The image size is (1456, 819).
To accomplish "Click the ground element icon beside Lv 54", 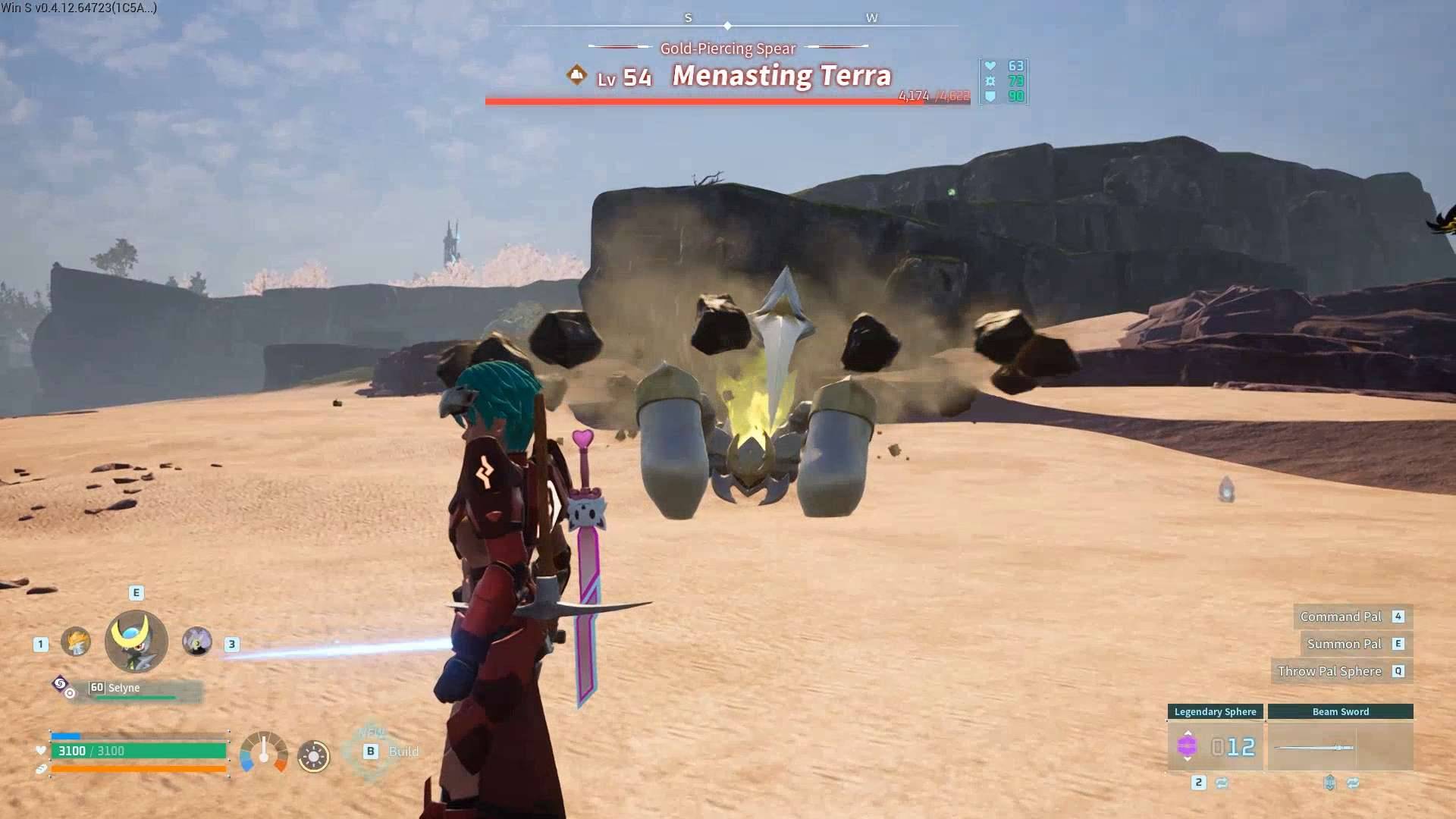I will coord(577,75).
